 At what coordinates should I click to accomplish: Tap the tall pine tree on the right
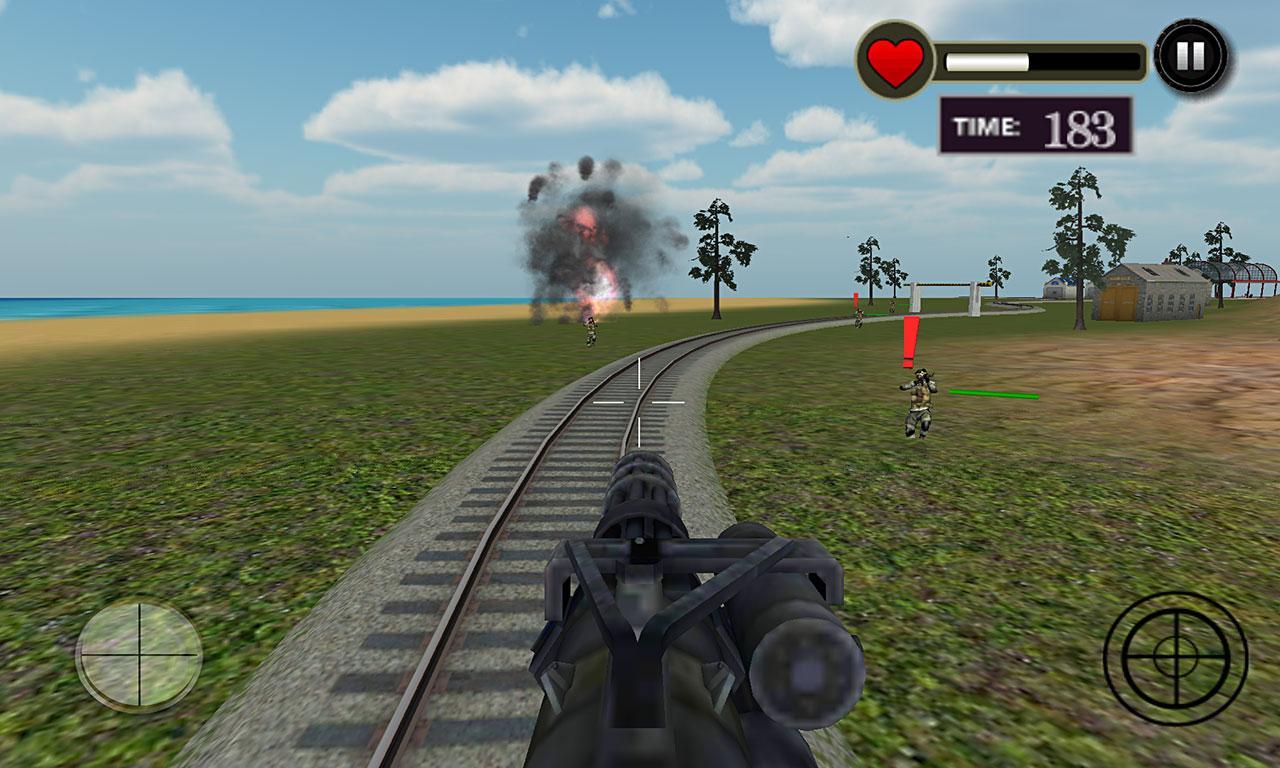1080,250
